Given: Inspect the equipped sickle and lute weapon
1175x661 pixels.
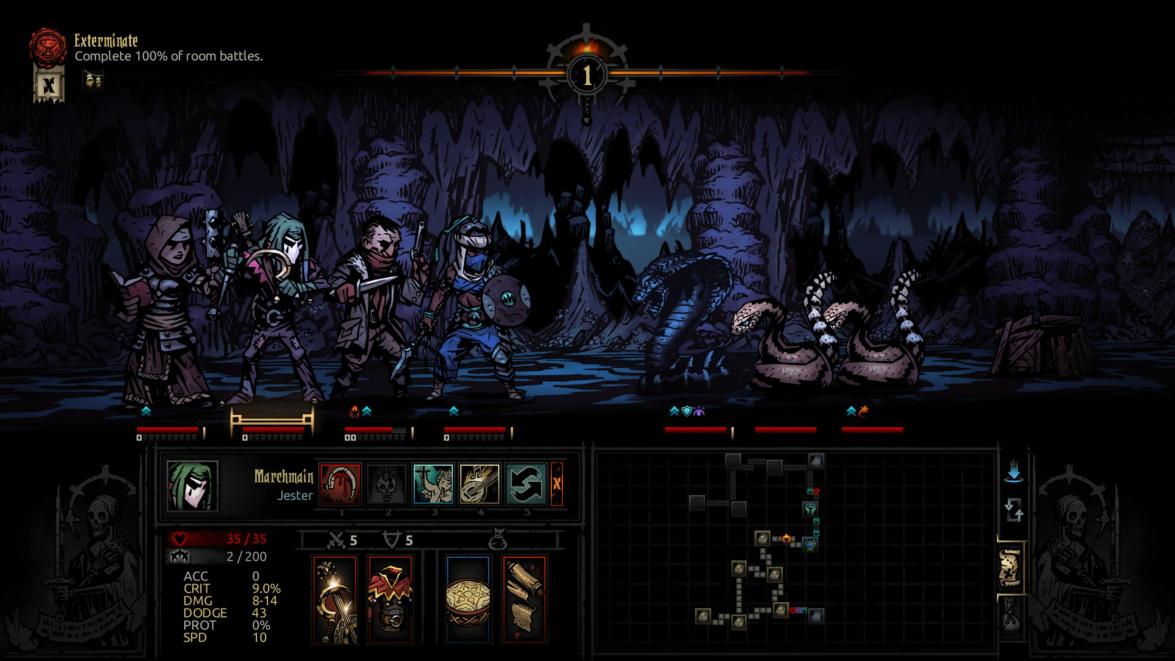Looking at the screenshot, I should coord(334,598).
